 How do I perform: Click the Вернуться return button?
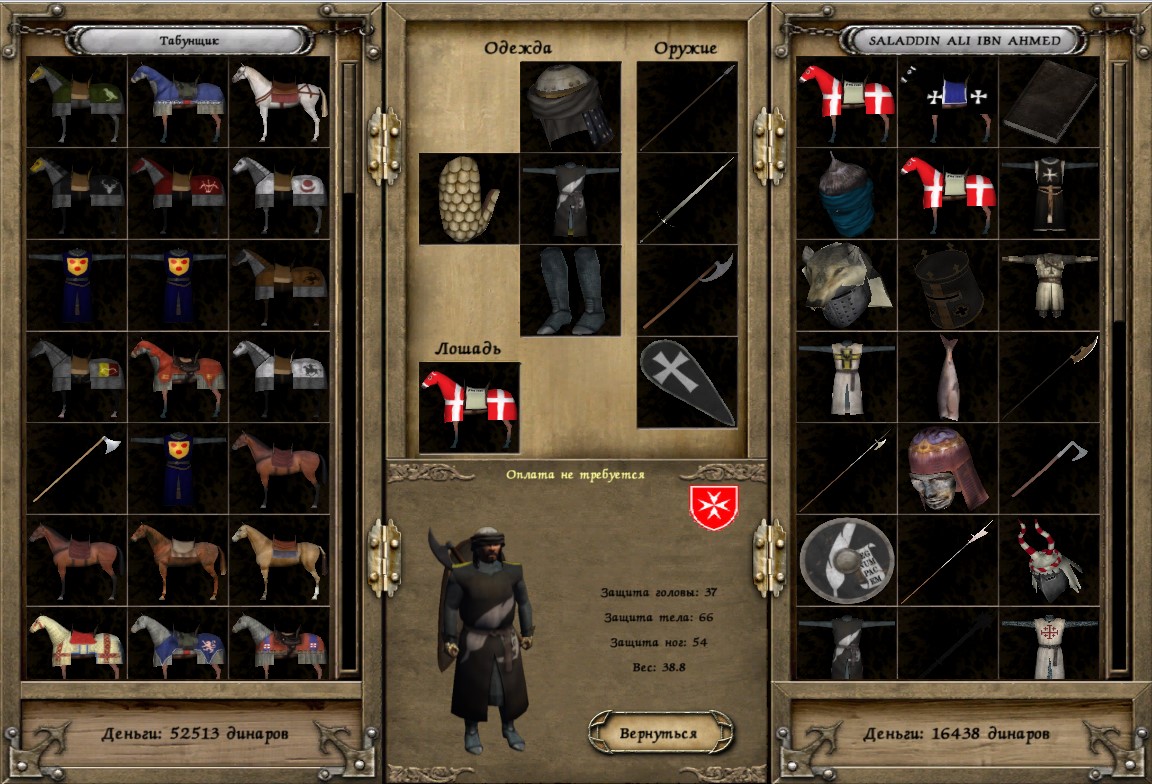tap(658, 733)
